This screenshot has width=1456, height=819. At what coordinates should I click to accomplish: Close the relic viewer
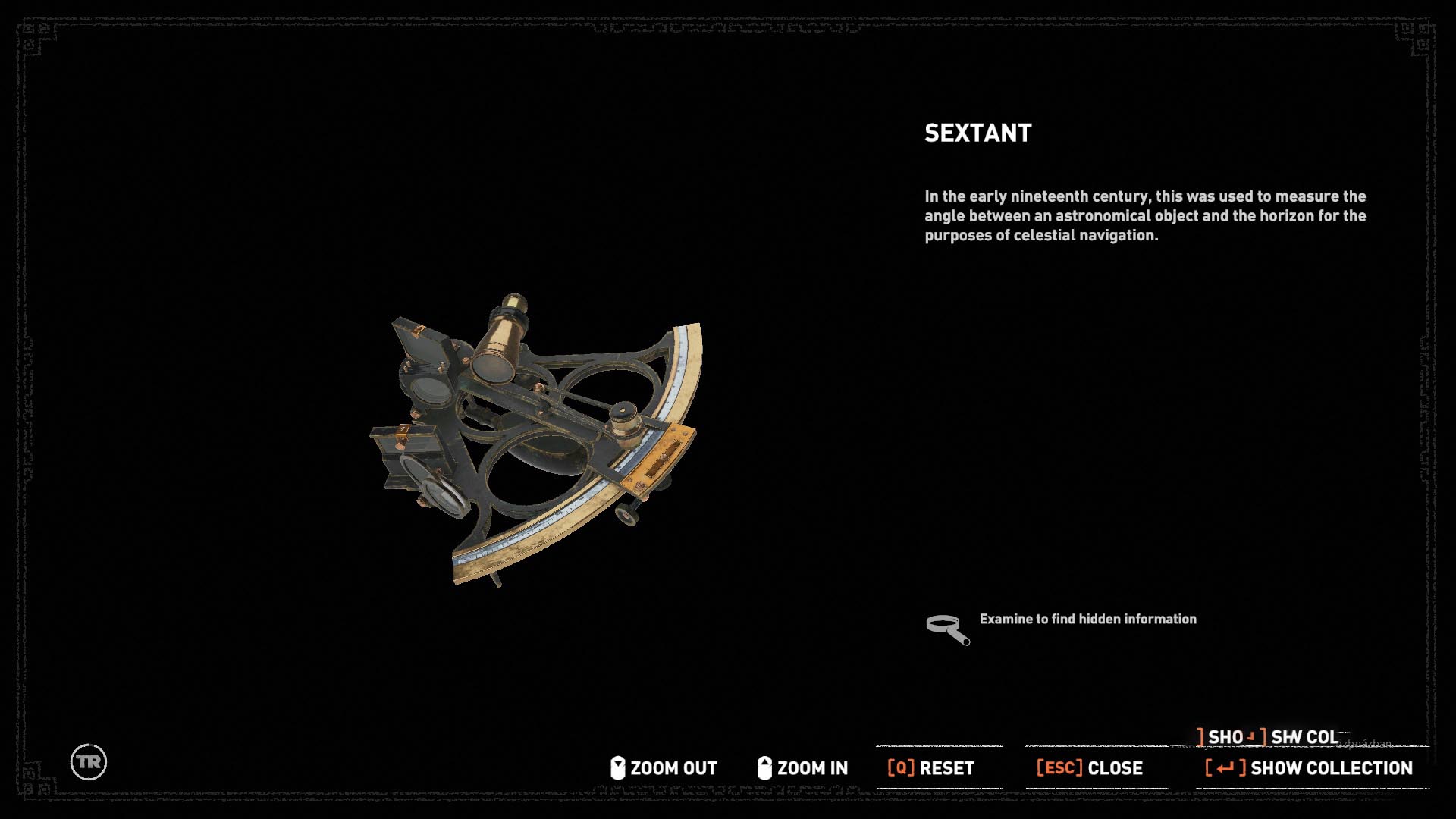point(1090,768)
